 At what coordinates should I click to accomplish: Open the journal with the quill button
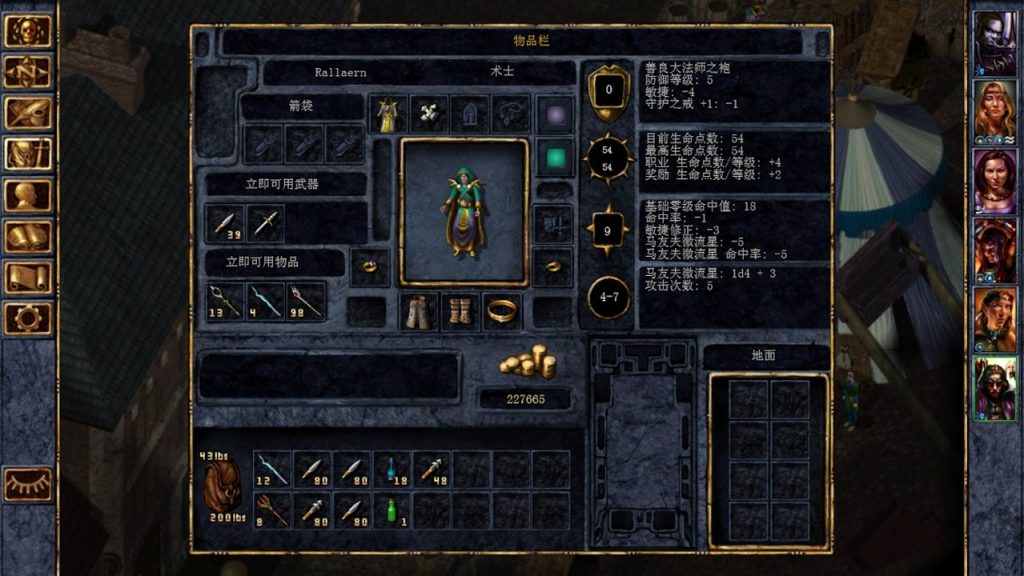pos(28,113)
